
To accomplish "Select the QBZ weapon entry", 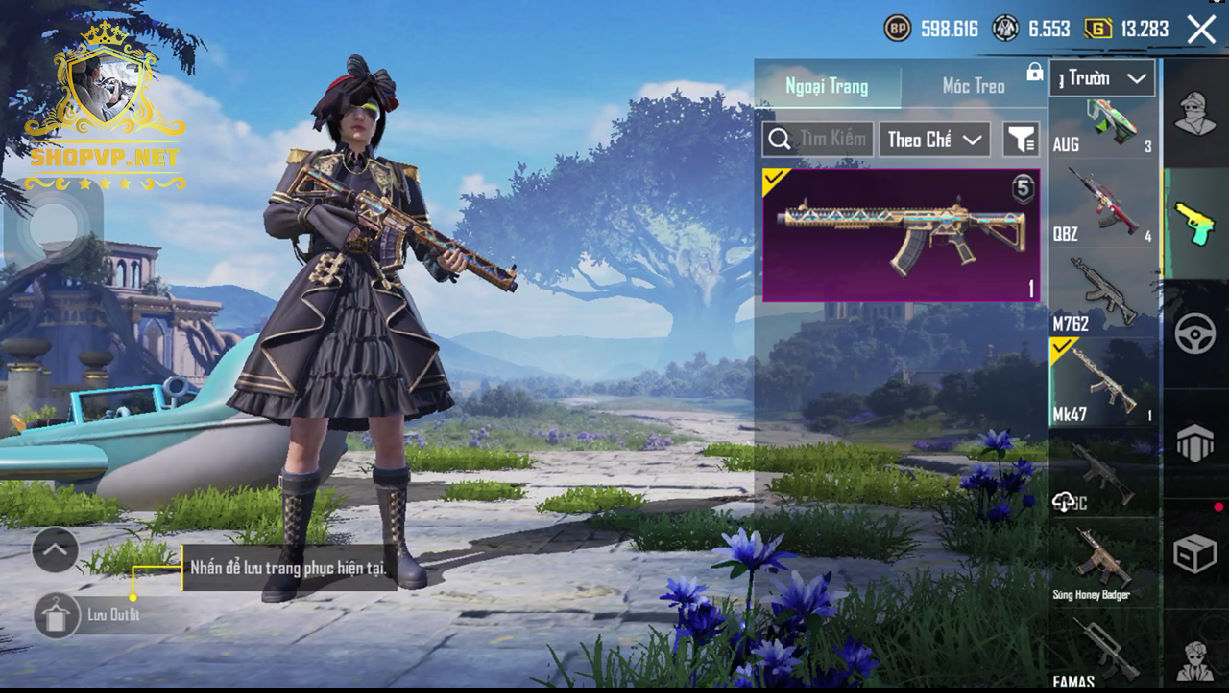I will 1102,205.
